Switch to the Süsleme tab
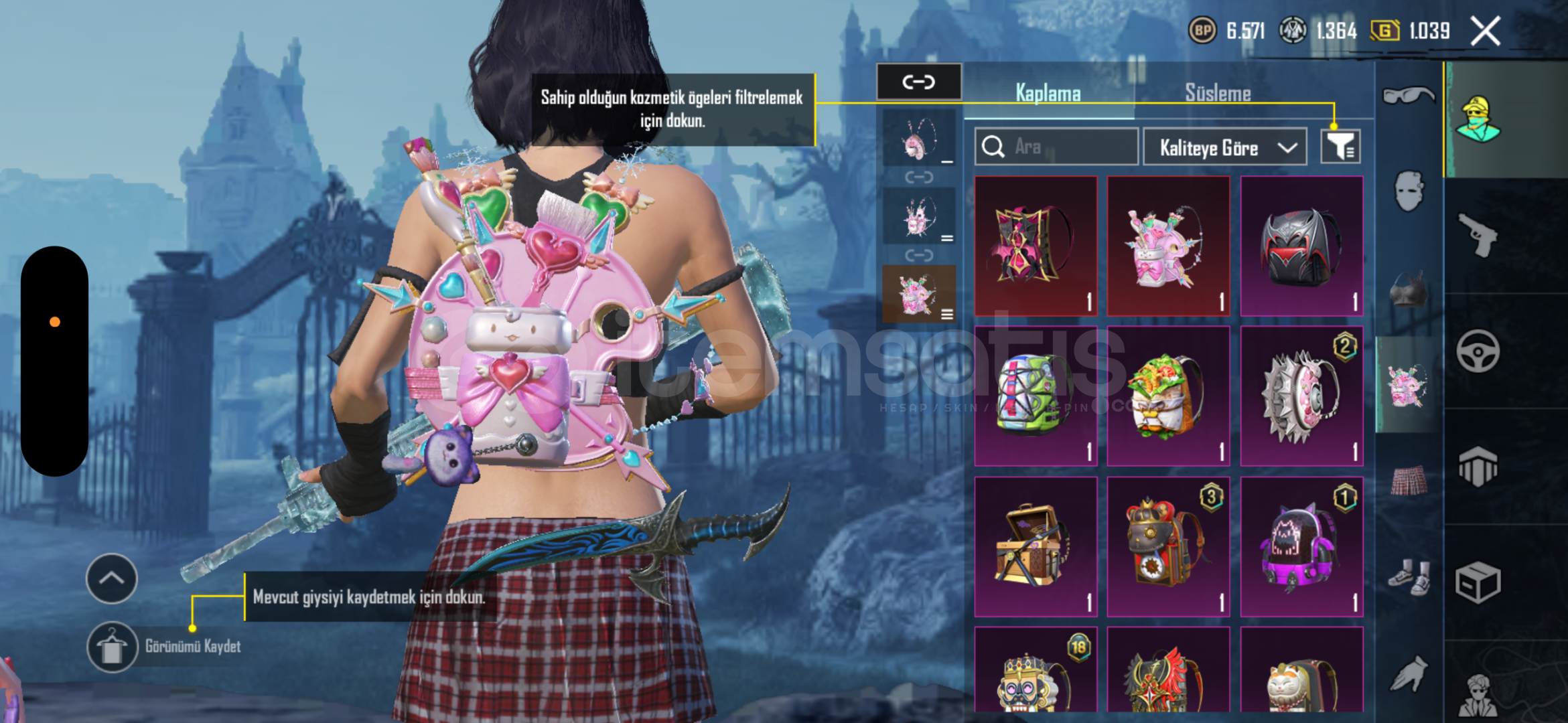 point(1218,93)
